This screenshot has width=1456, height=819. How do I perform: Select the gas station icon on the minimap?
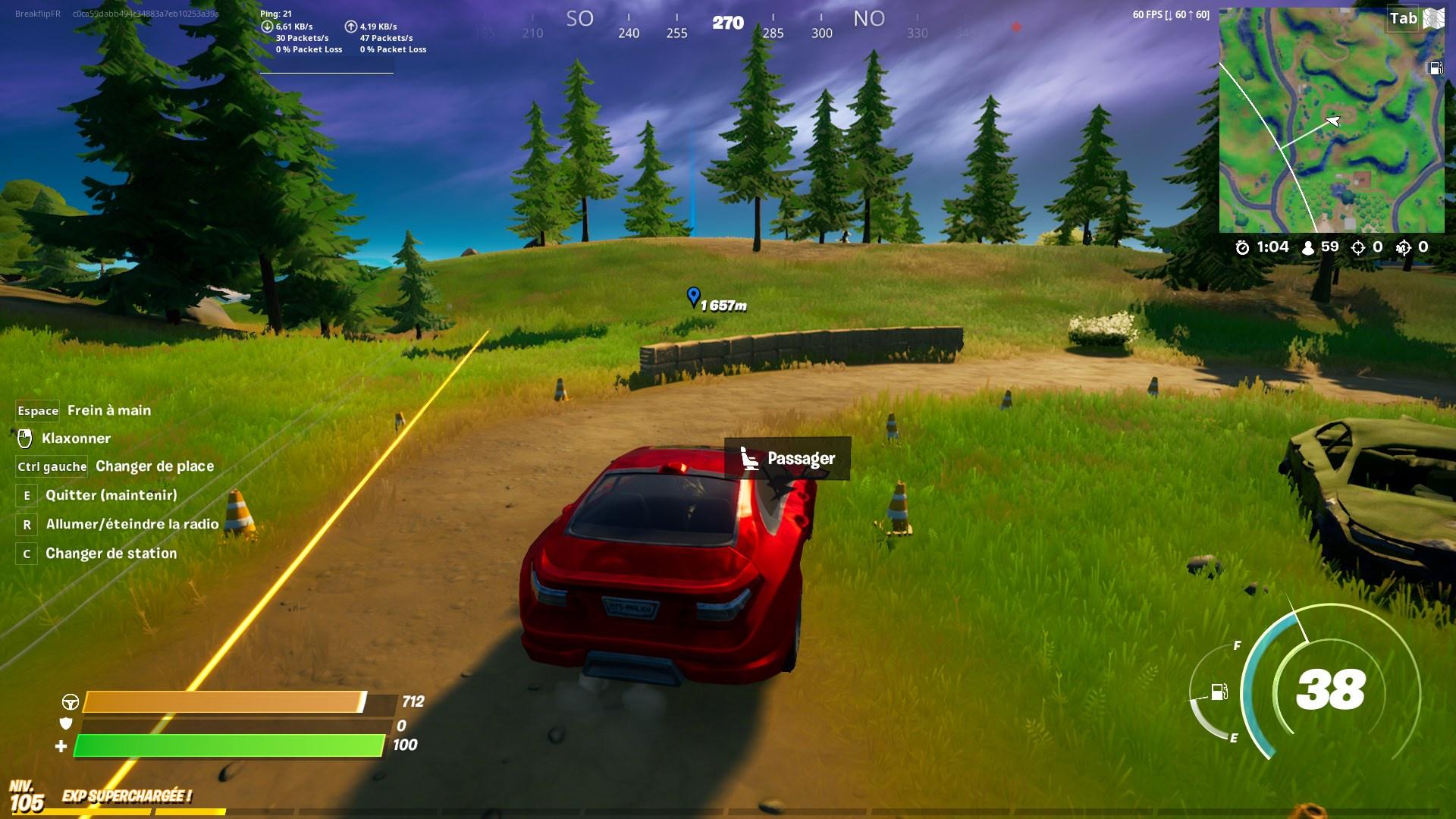[x=1436, y=67]
